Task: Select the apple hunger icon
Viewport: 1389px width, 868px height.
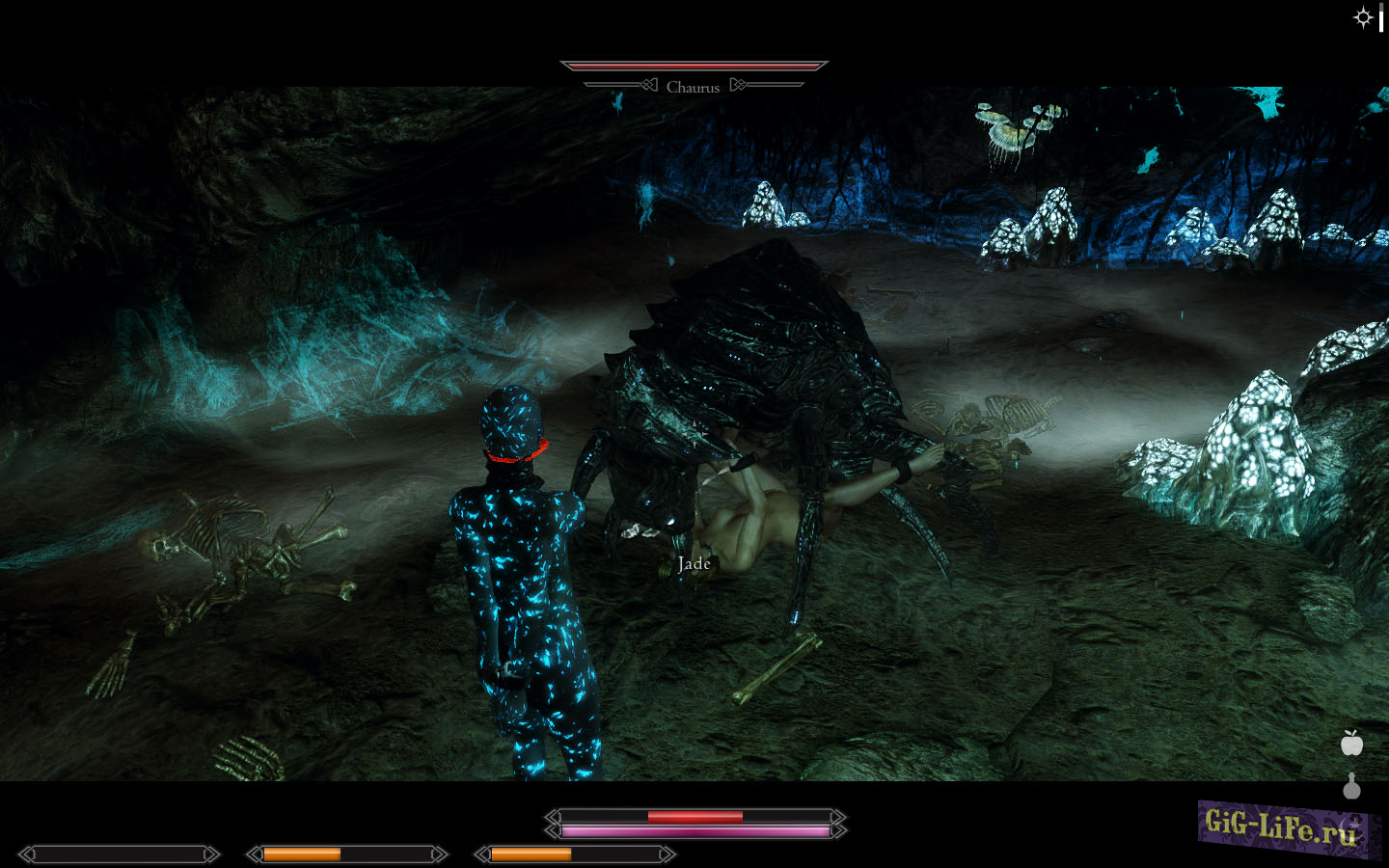Action: coord(1351,743)
